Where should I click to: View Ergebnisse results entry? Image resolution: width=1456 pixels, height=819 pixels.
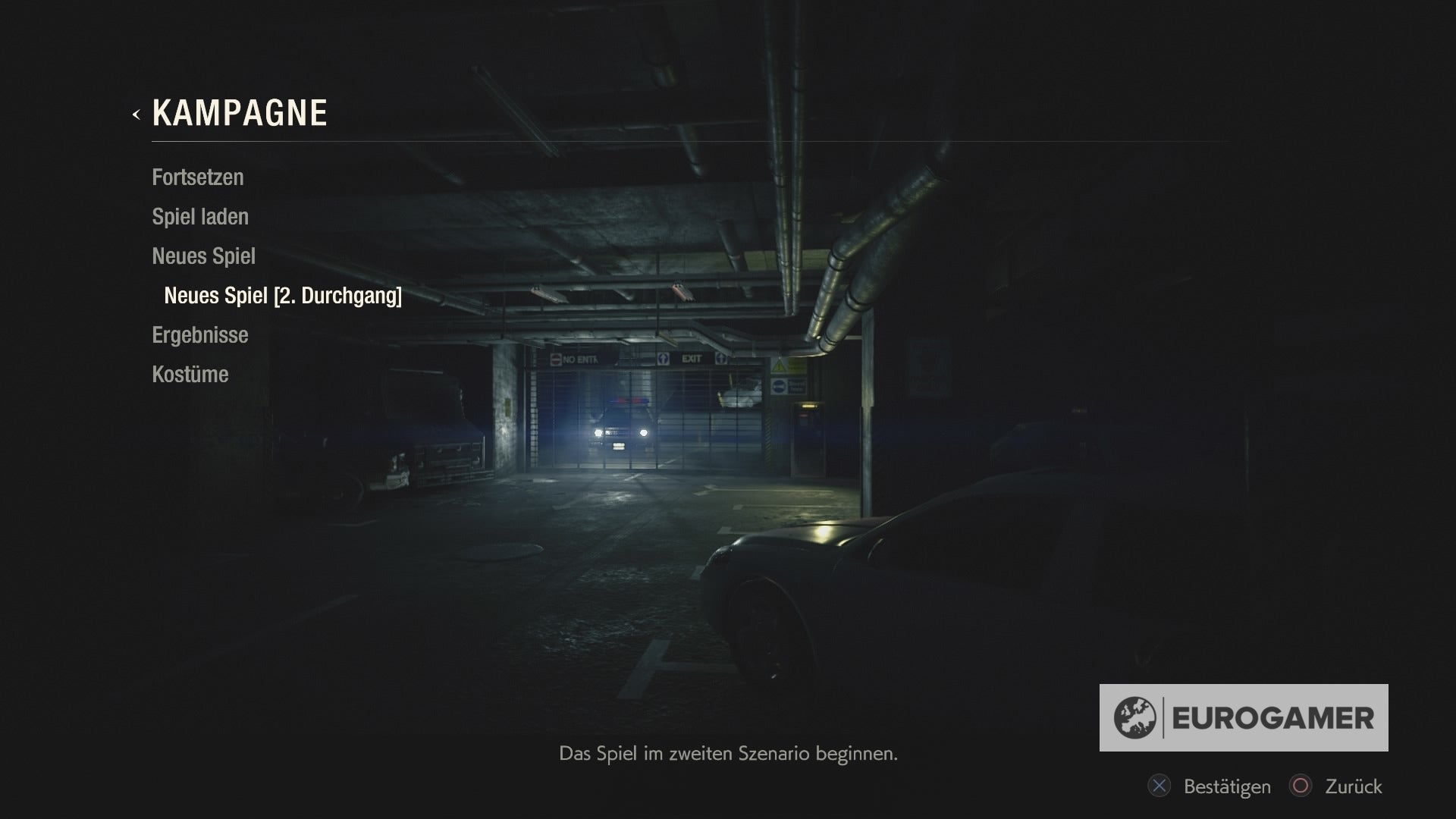tap(199, 334)
